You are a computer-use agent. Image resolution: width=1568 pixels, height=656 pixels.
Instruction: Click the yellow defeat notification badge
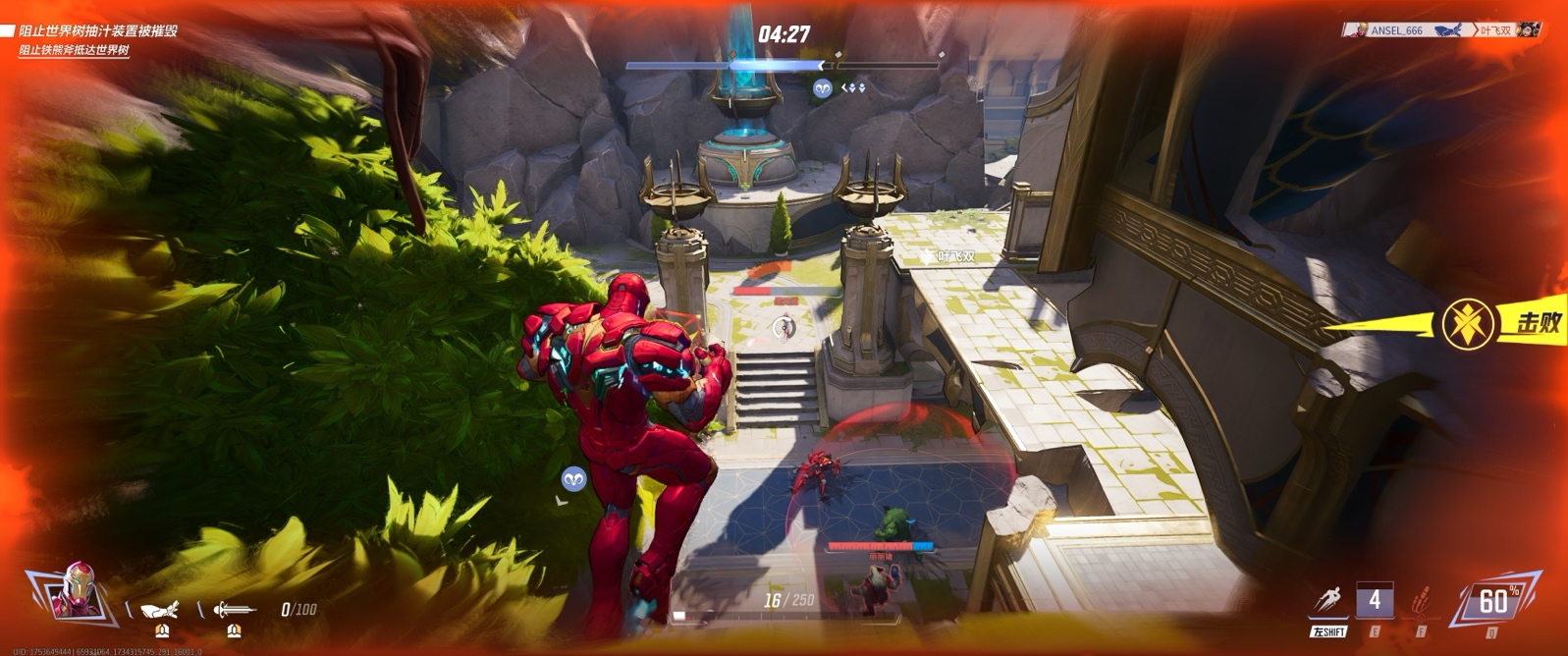(x=1469, y=323)
